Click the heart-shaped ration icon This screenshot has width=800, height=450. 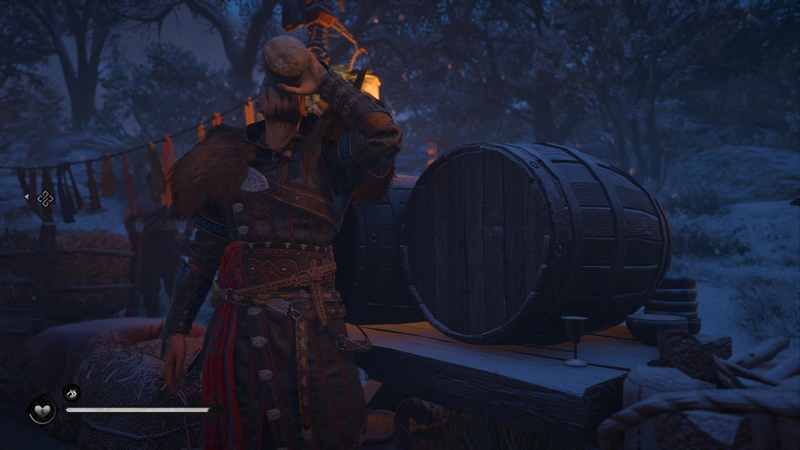42,410
